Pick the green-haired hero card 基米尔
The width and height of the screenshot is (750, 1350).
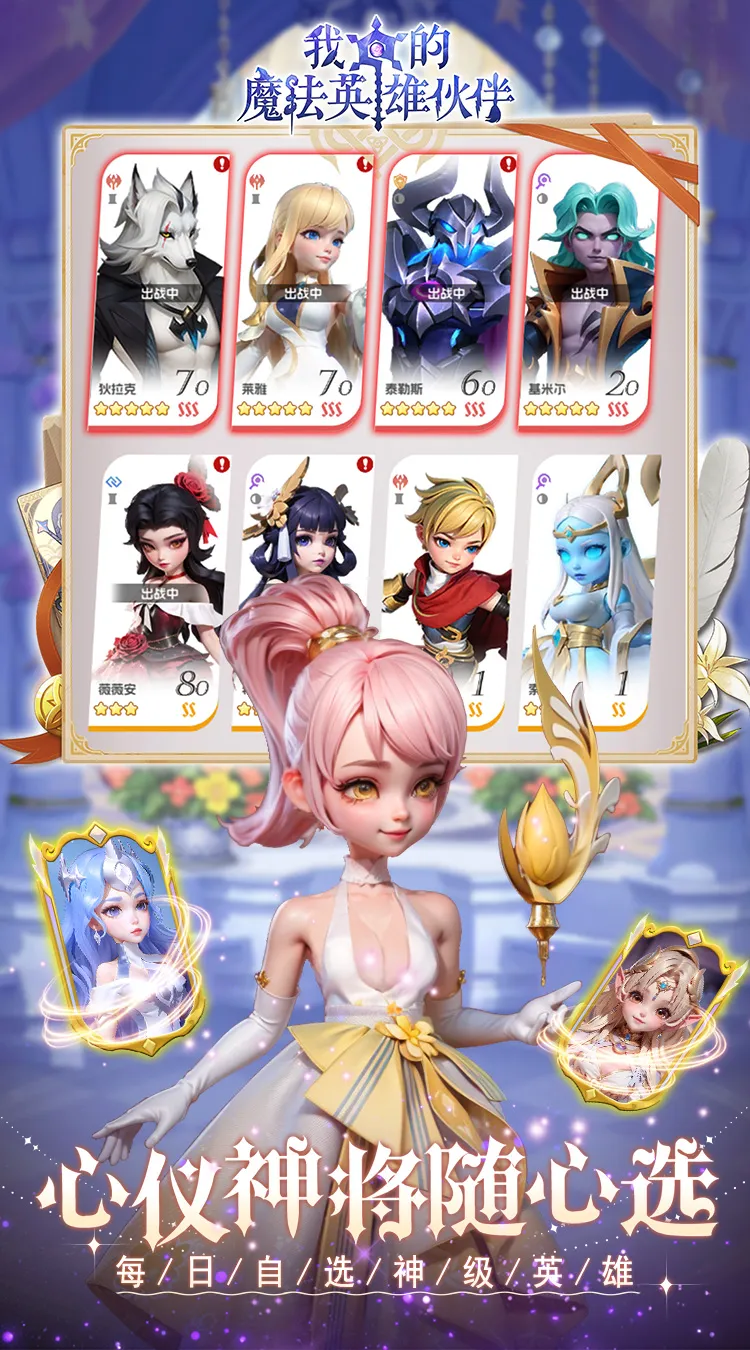(x=590, y=290)
